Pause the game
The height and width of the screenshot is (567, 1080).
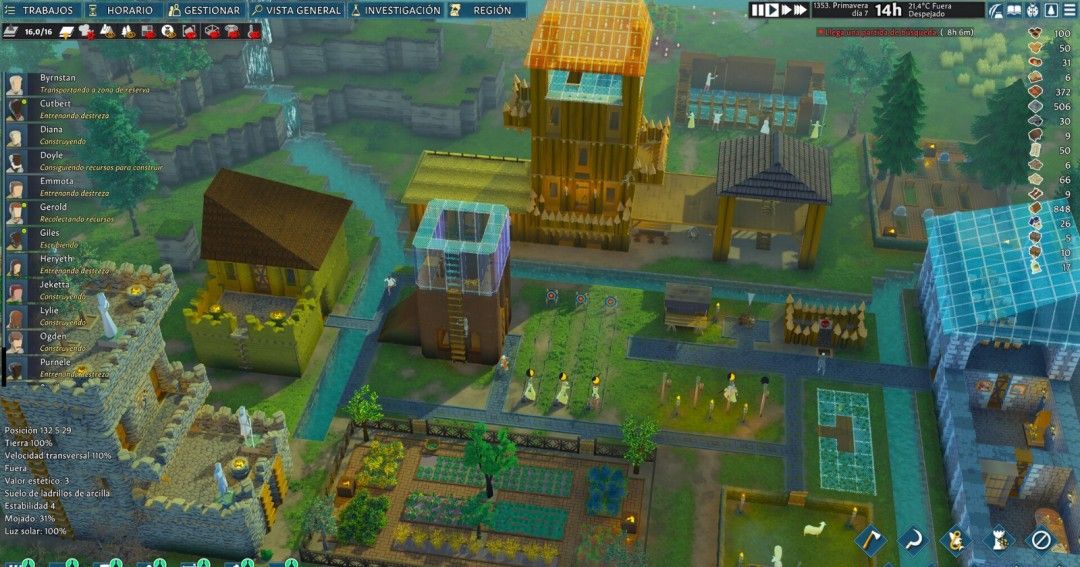tap(759, 10)
